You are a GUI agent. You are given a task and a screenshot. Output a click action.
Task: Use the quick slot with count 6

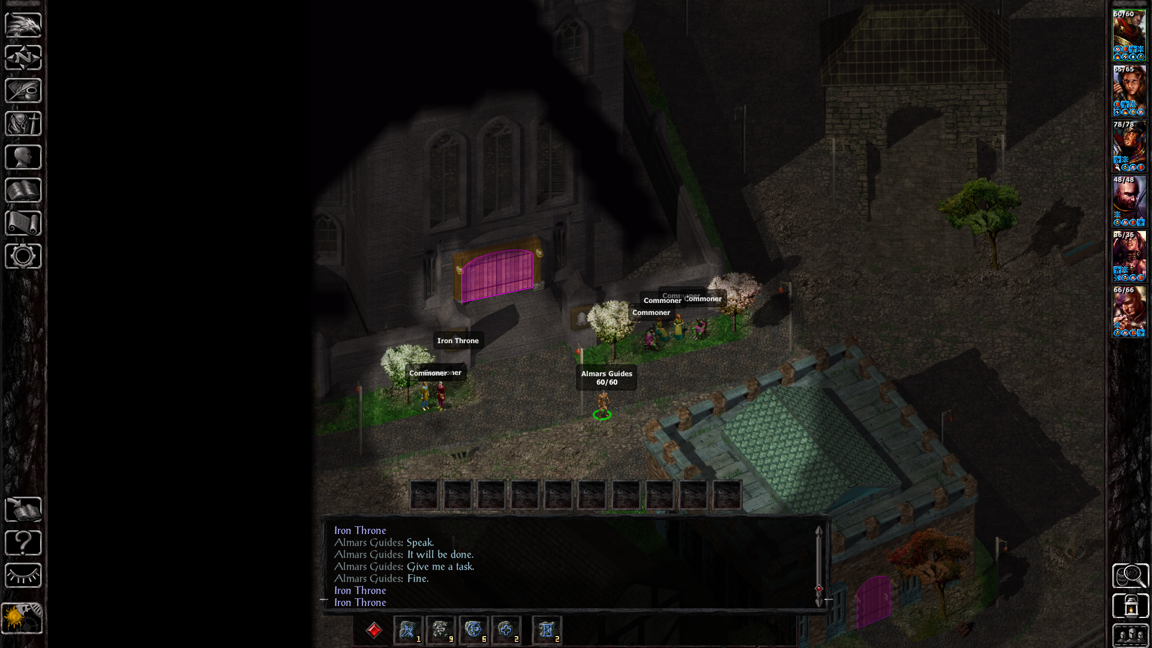point(473,630)
